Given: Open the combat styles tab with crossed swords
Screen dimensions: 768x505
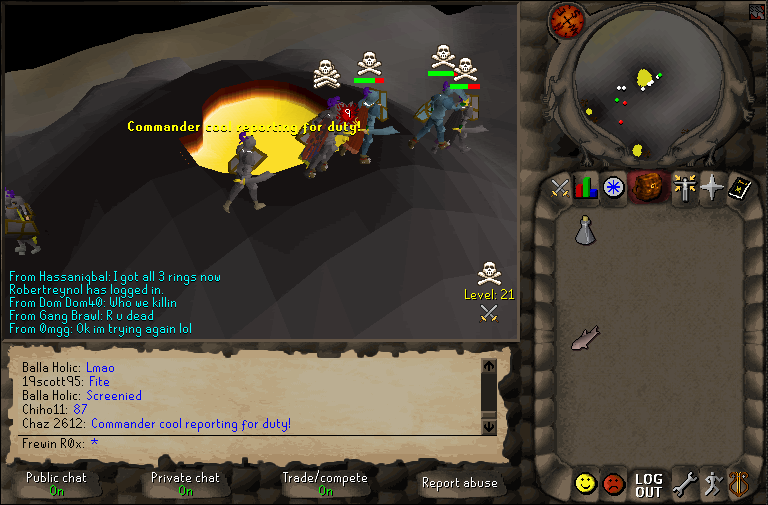Looking at the screenshot, I should click(x=559, y=188).
